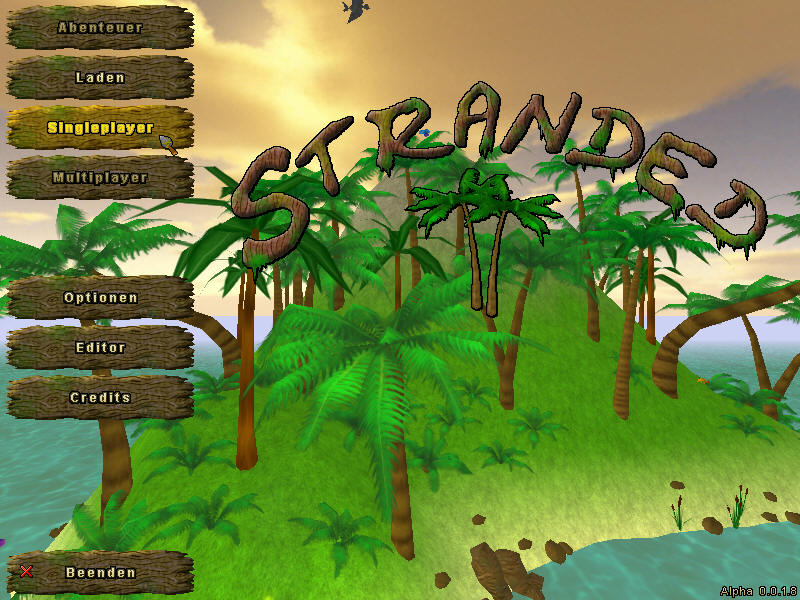
Task: Launch the Editor
Action: tap(100, 348)
